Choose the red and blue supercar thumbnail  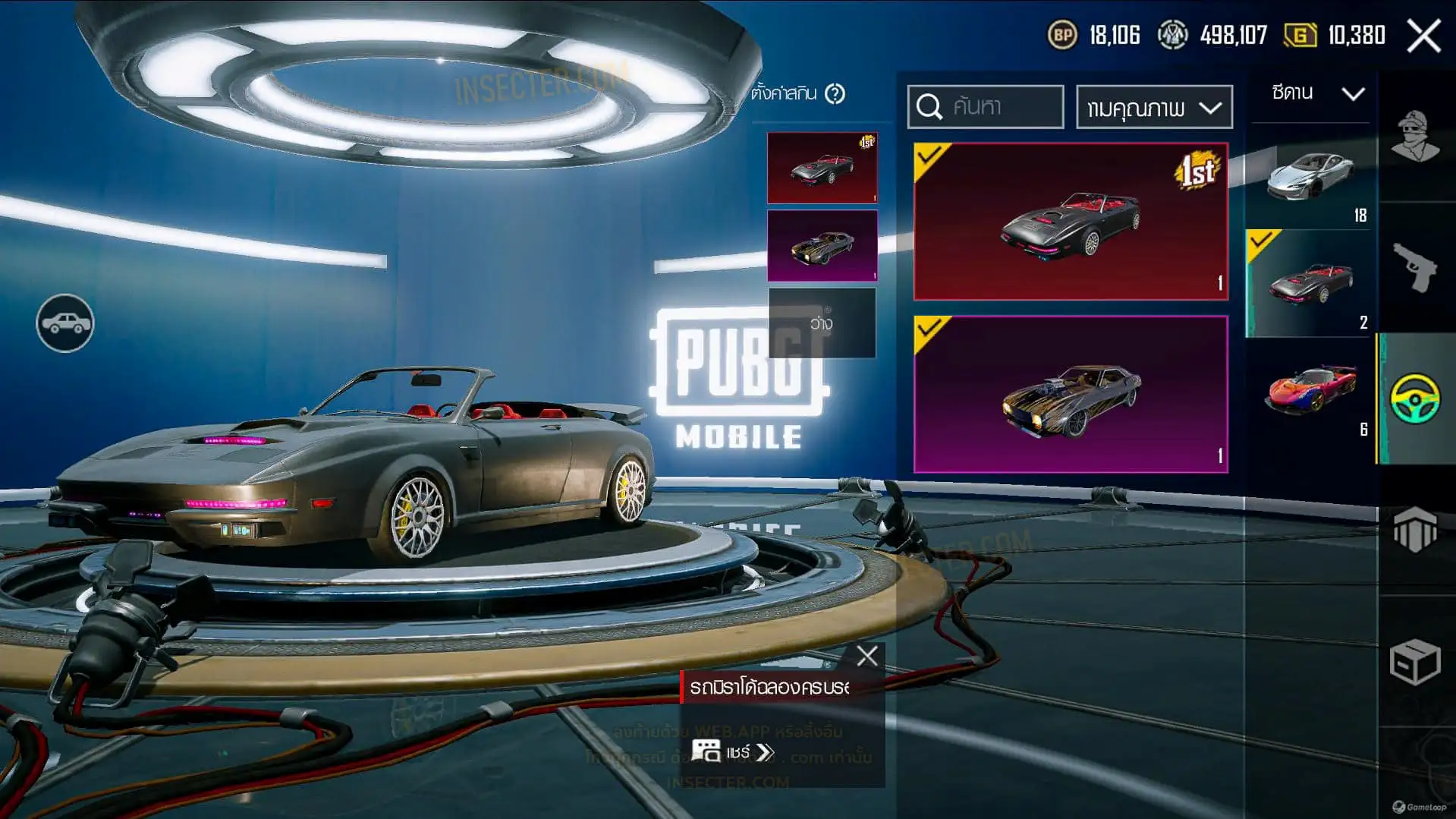point(1310,389)
